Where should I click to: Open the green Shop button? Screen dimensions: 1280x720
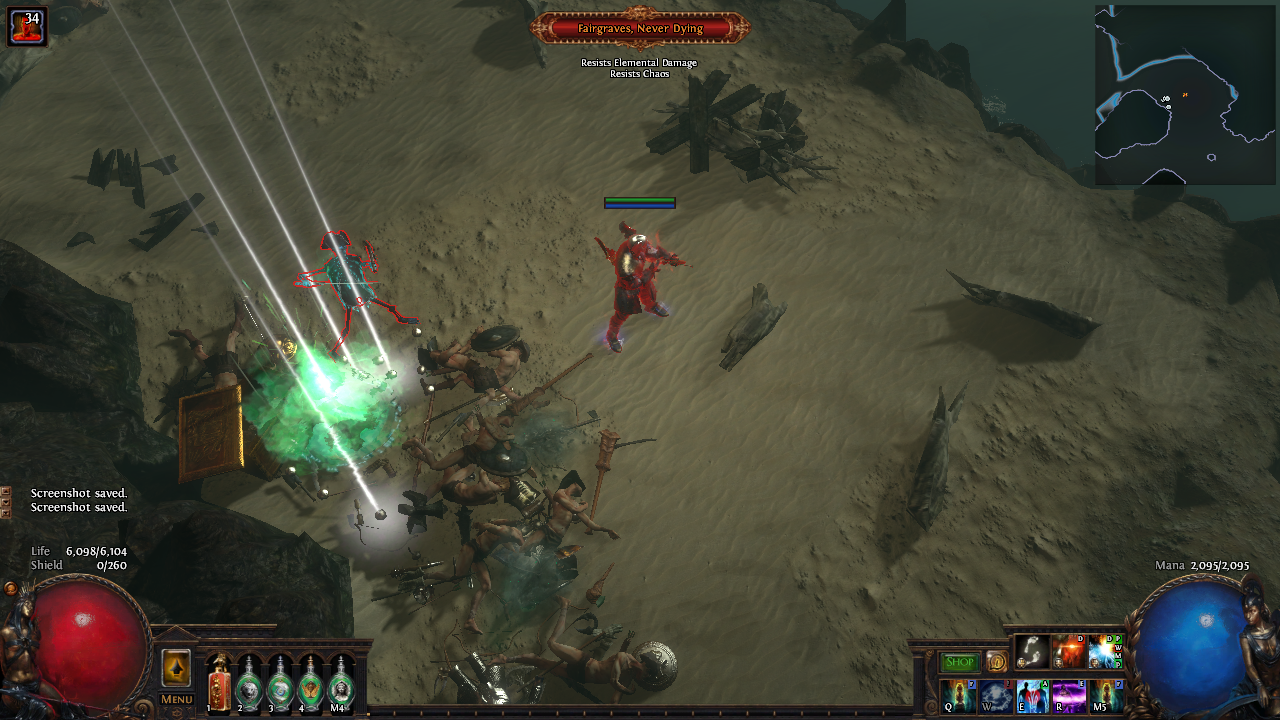coord(960,662)
